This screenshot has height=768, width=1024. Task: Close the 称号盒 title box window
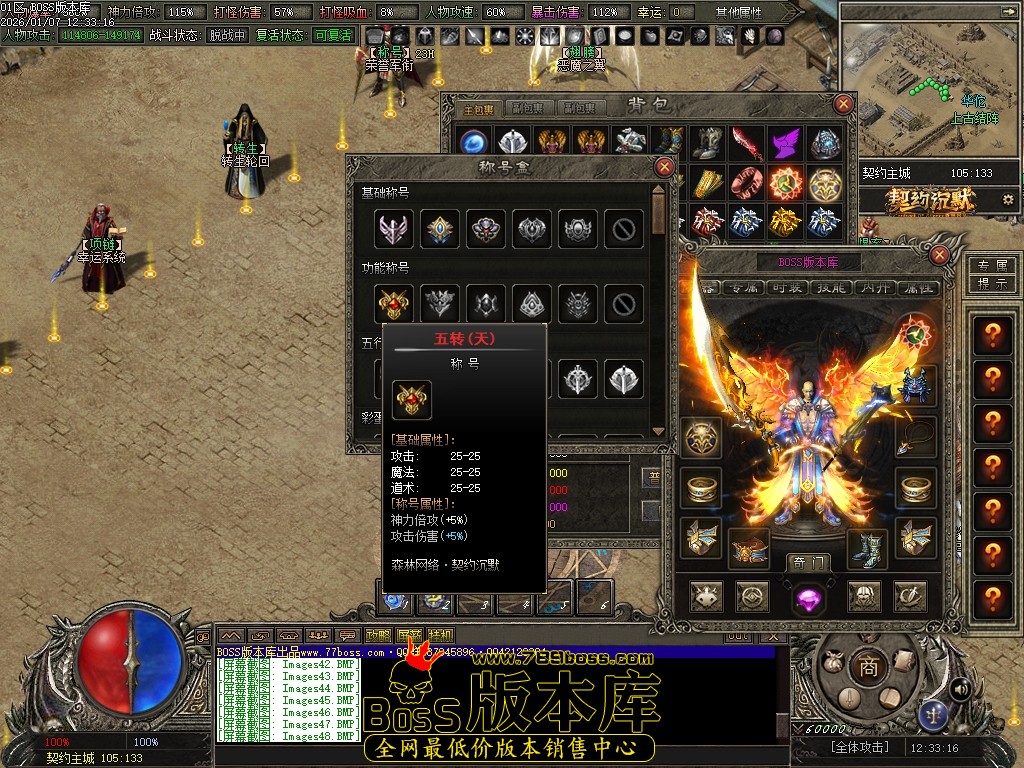pos(664,167)
